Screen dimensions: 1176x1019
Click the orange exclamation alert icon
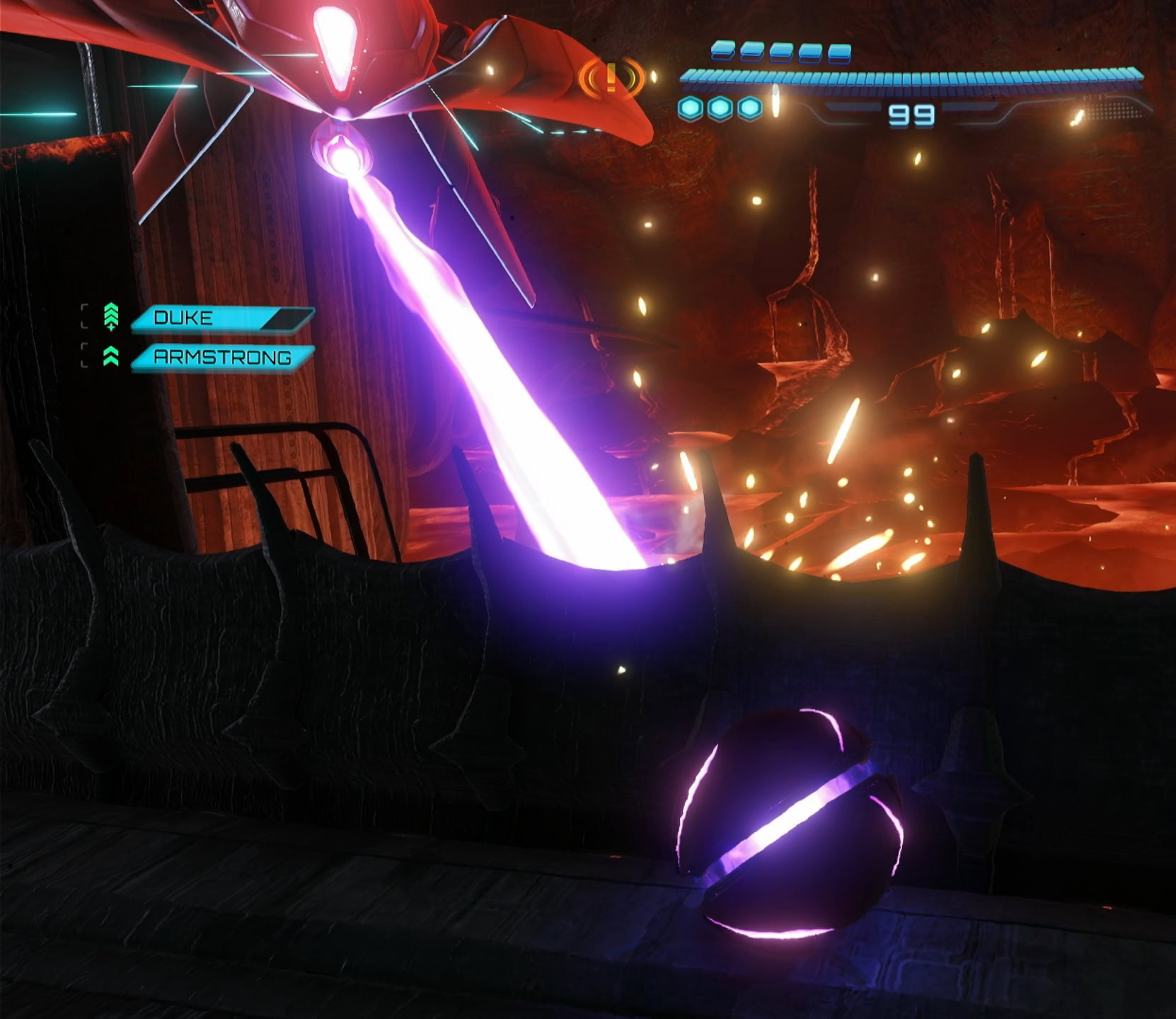click(x=611, y=77)
